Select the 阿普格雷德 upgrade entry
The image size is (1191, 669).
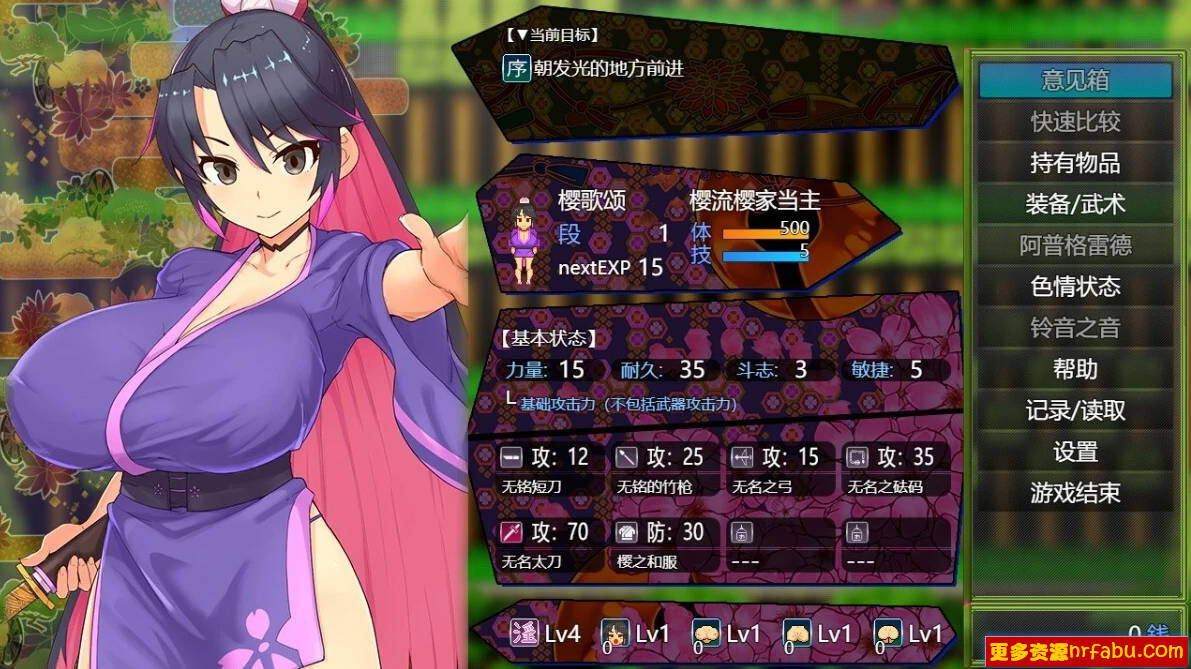[x=1075, y=246]
